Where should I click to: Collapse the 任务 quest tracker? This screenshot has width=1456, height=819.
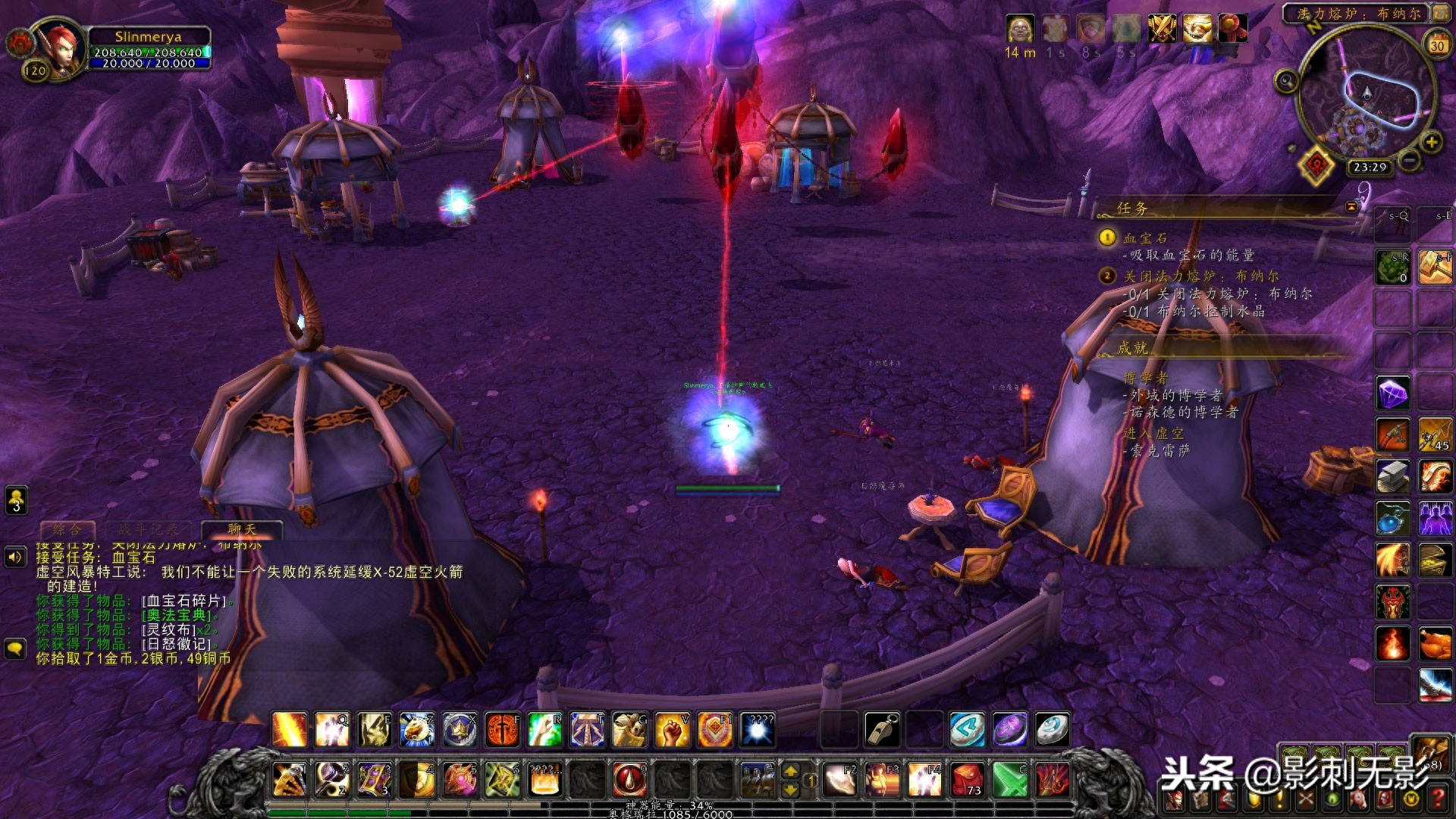[x=1351, y=207]
